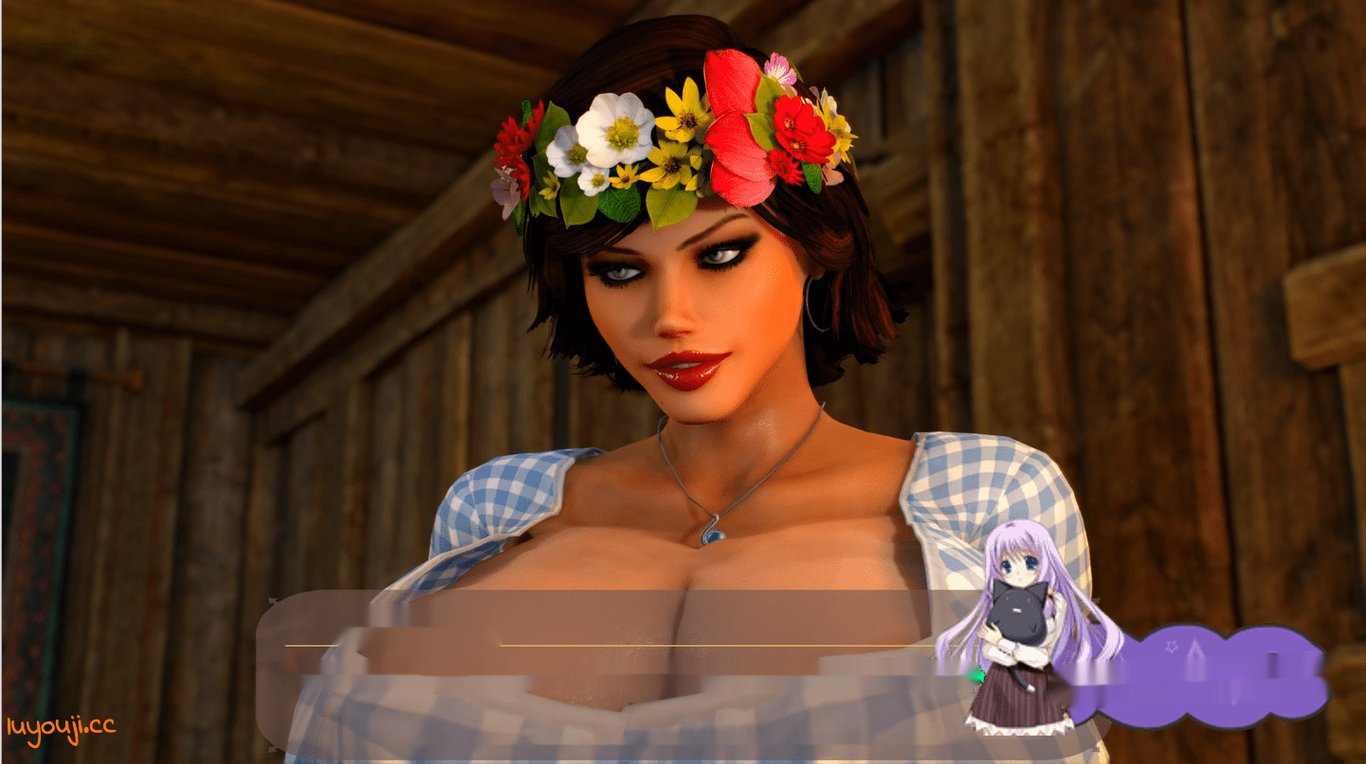1366x764 pixels.
Task: Click the small triangle icon on the cloud
Action: click(1196, 650)
